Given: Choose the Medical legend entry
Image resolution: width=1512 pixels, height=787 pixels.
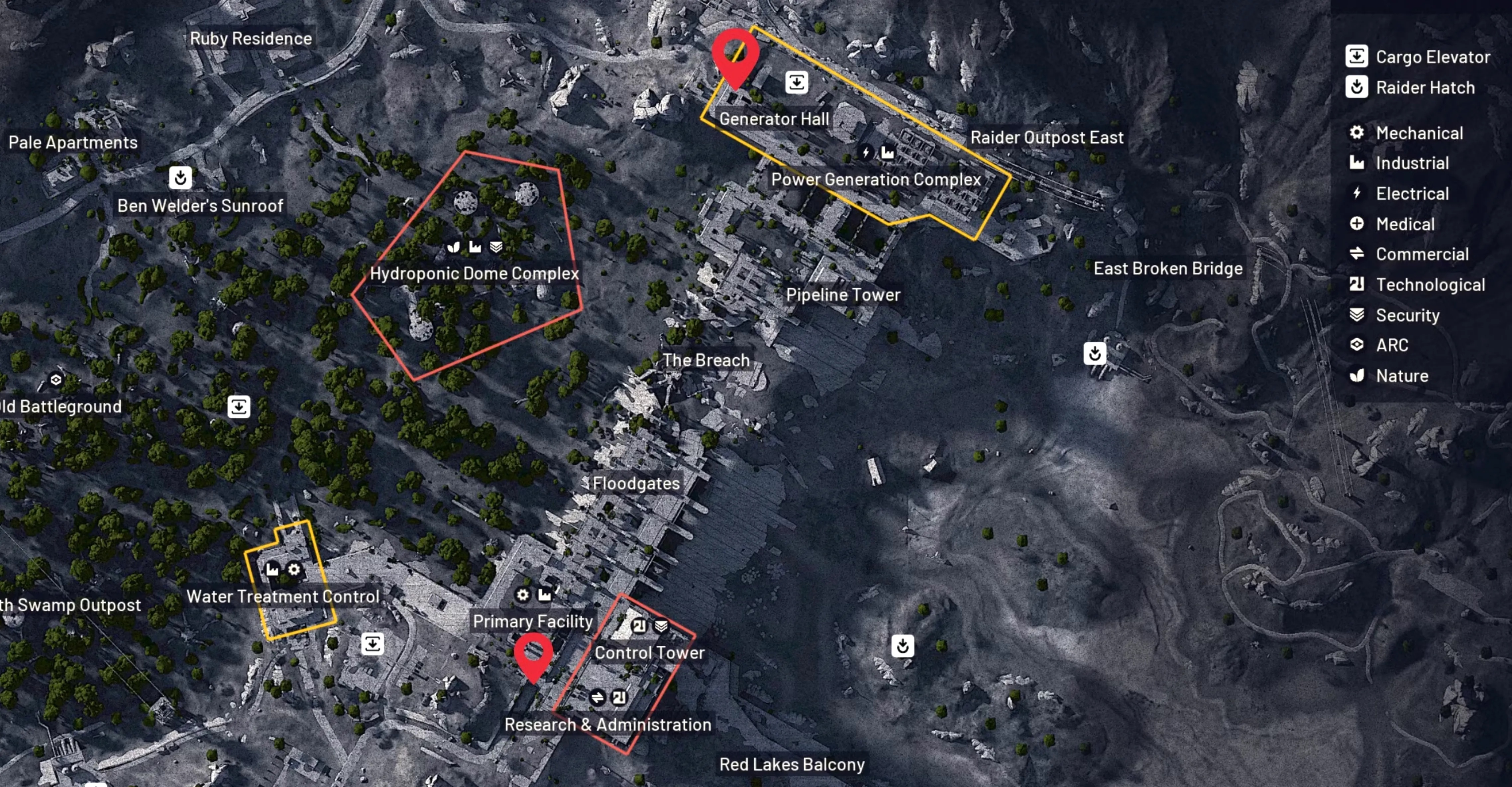Looking at the screenshot, I should (x=1392, y=224).
